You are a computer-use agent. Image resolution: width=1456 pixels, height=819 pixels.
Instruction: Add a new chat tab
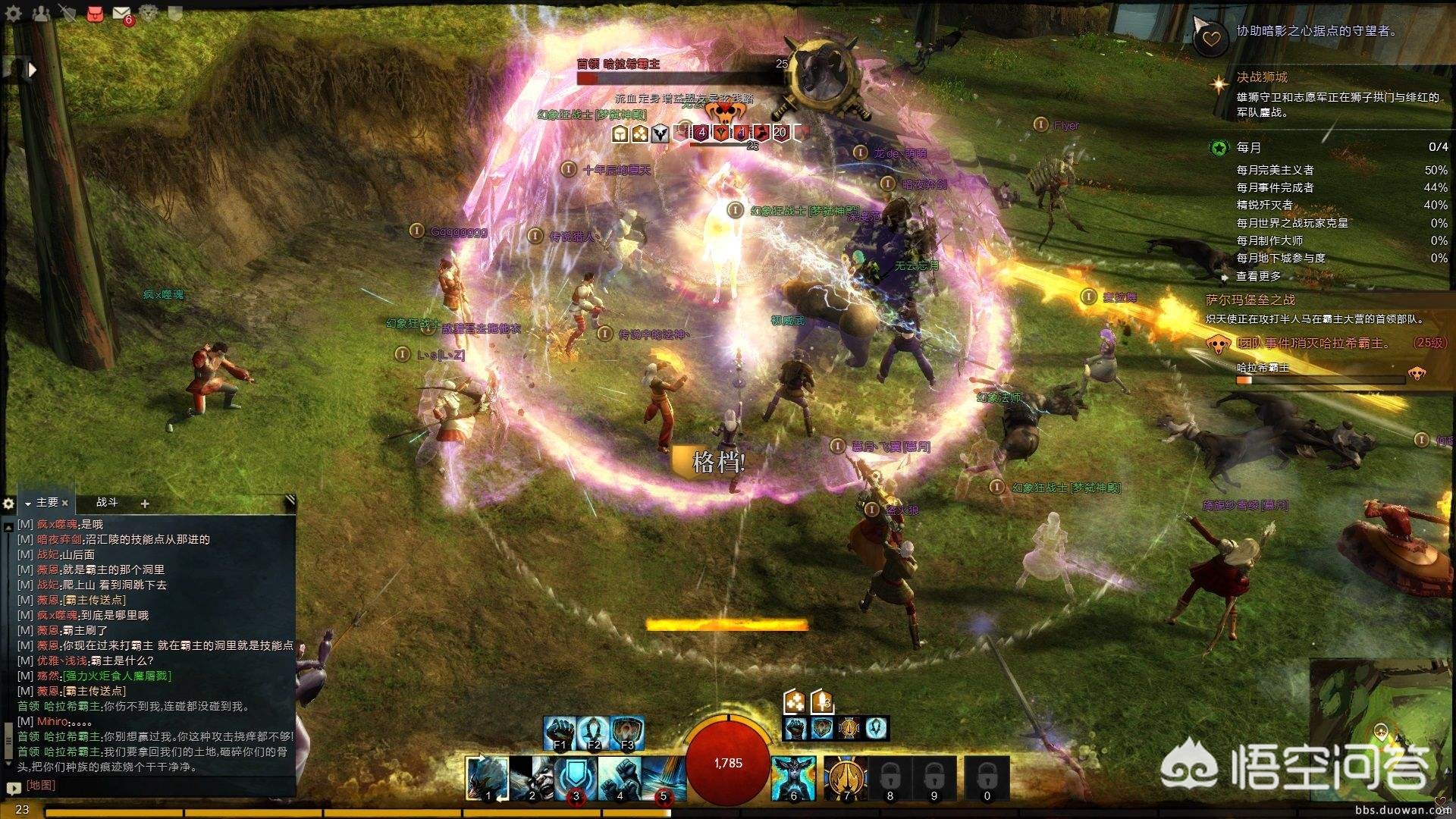click(x=145, y=503)
